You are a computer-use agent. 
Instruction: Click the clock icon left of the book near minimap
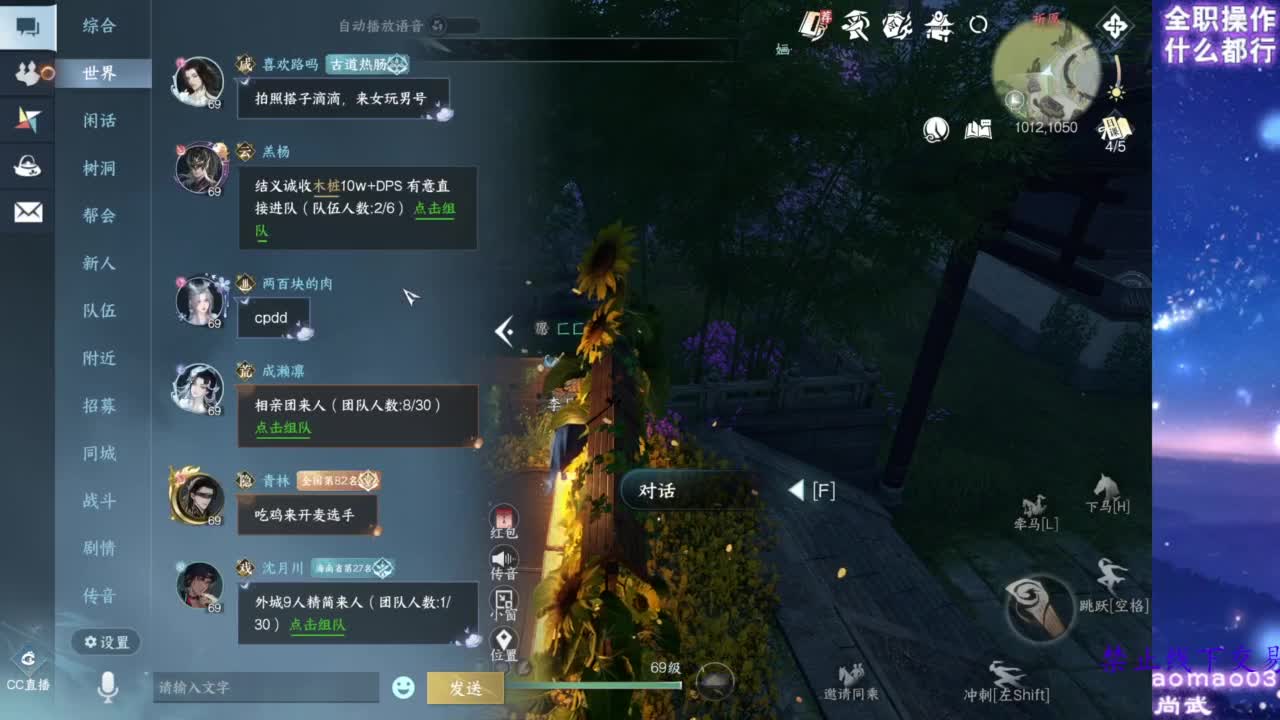click(936, 130)
